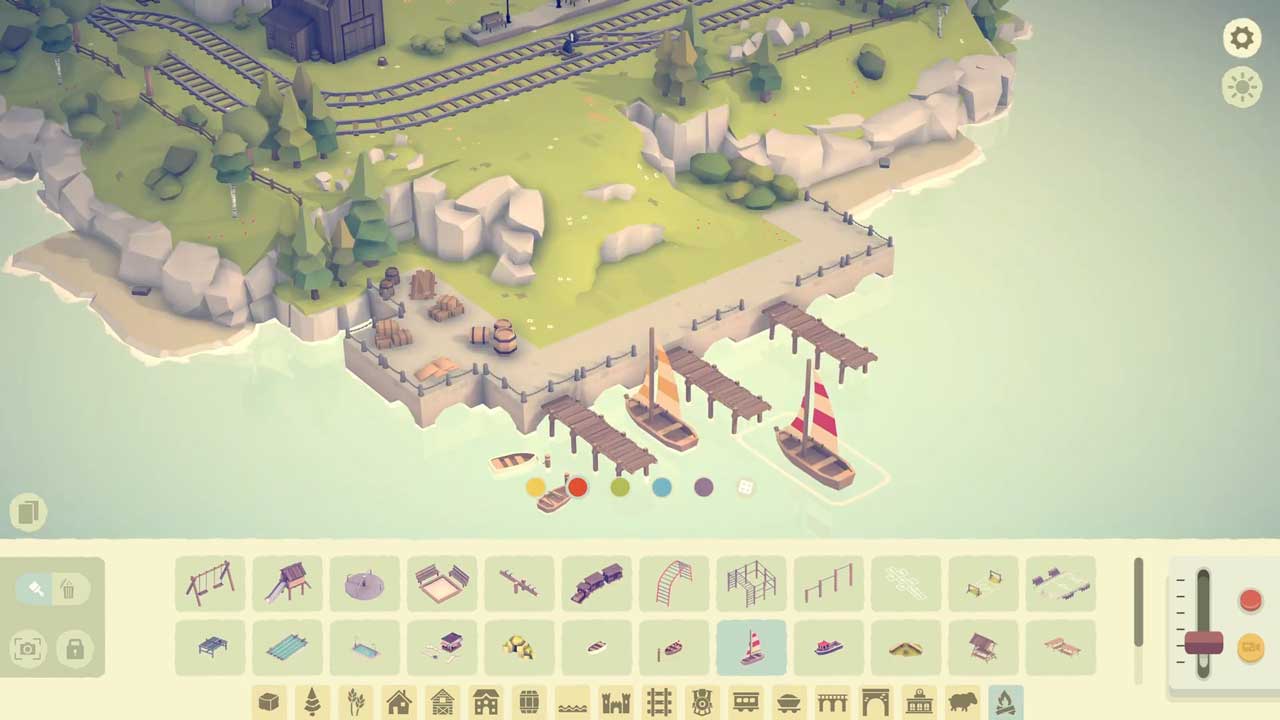Toggle the sun lighting button
The image size is (1280, 720).
click(x=1241, y=87)
